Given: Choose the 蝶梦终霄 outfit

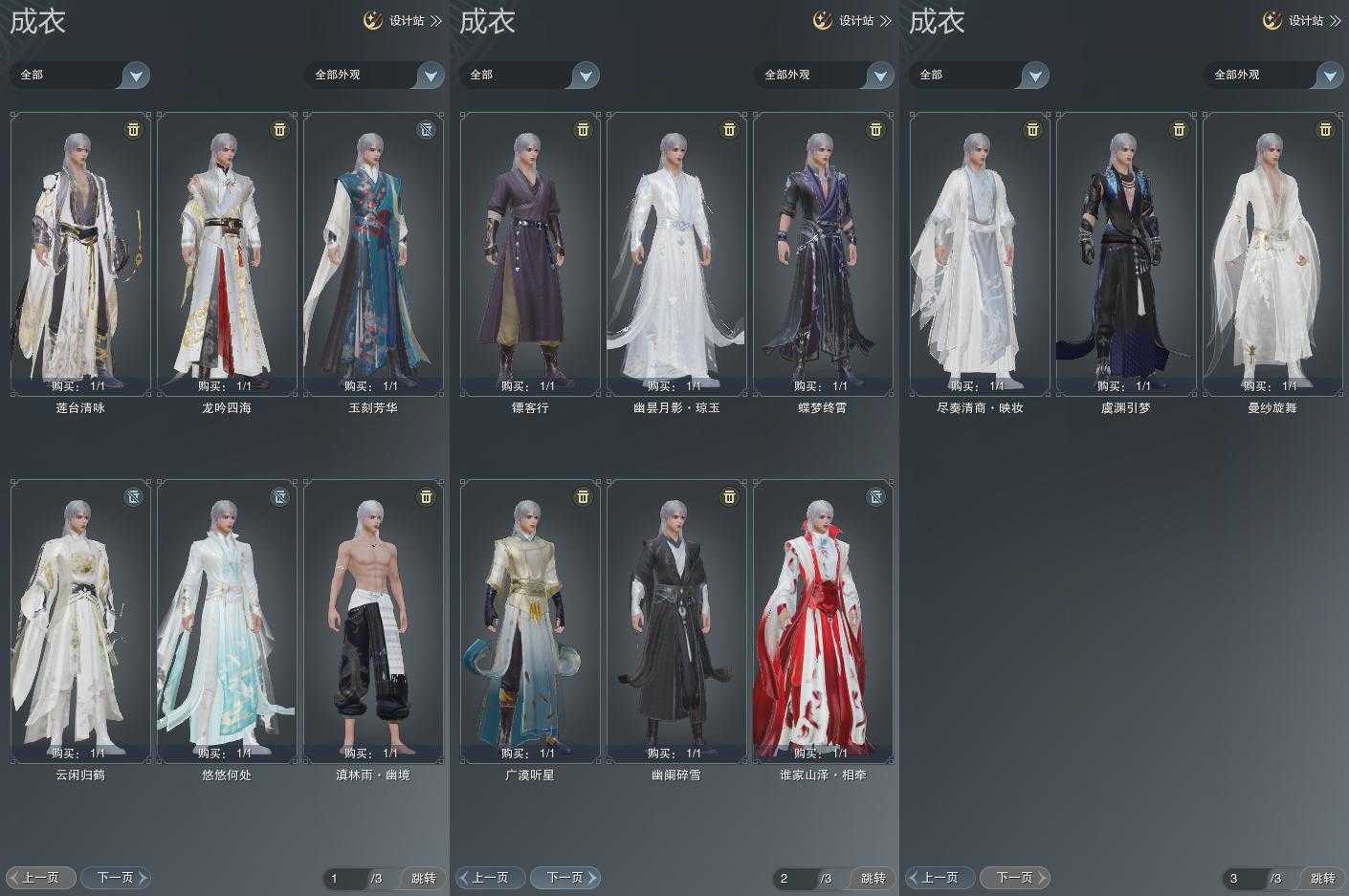Looking at the screenshot, I should (x=823, y=253).
